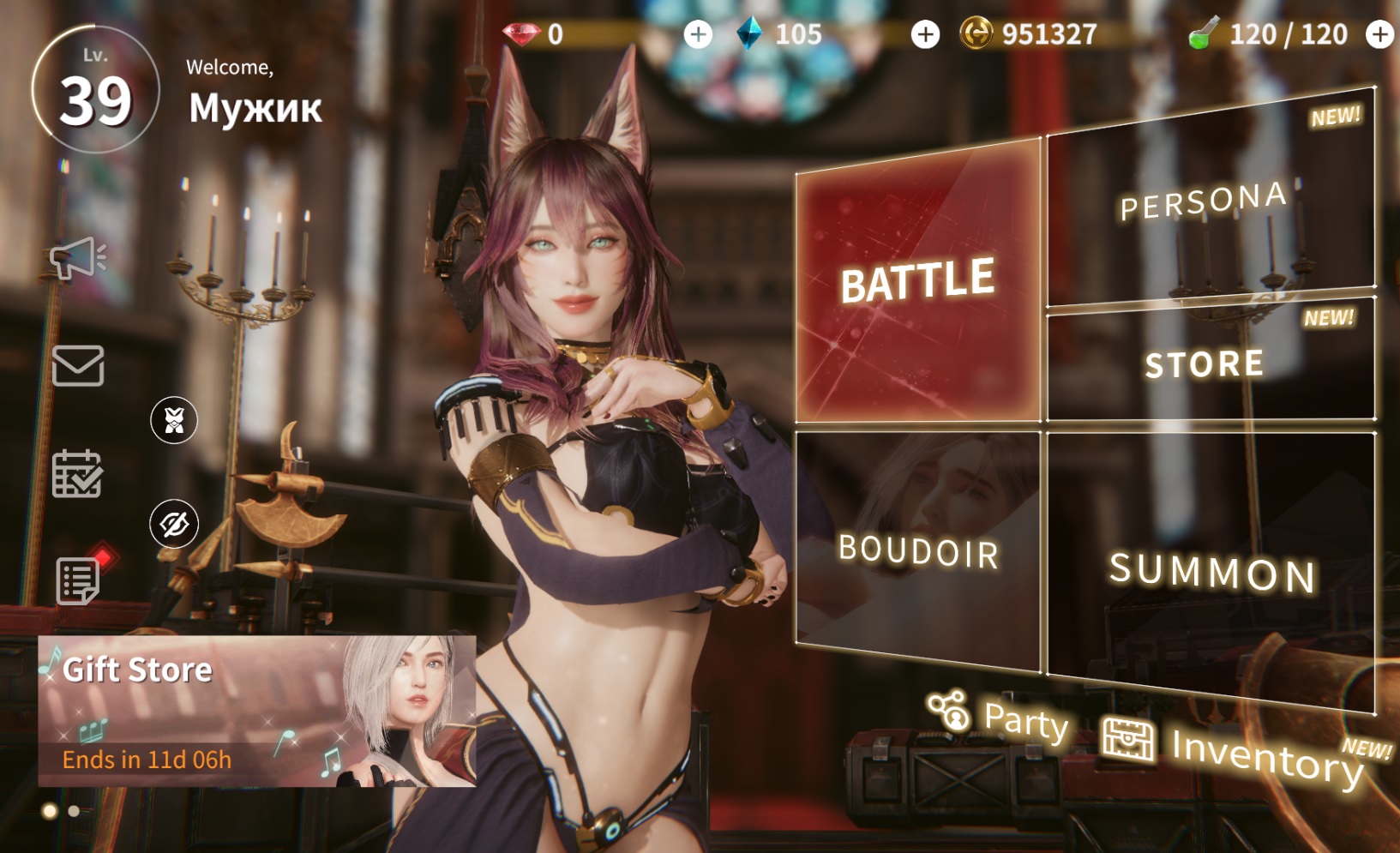The image size is (1400, 853).
Task: Click the round character outfit icon
Action: (x=174, y=420)
